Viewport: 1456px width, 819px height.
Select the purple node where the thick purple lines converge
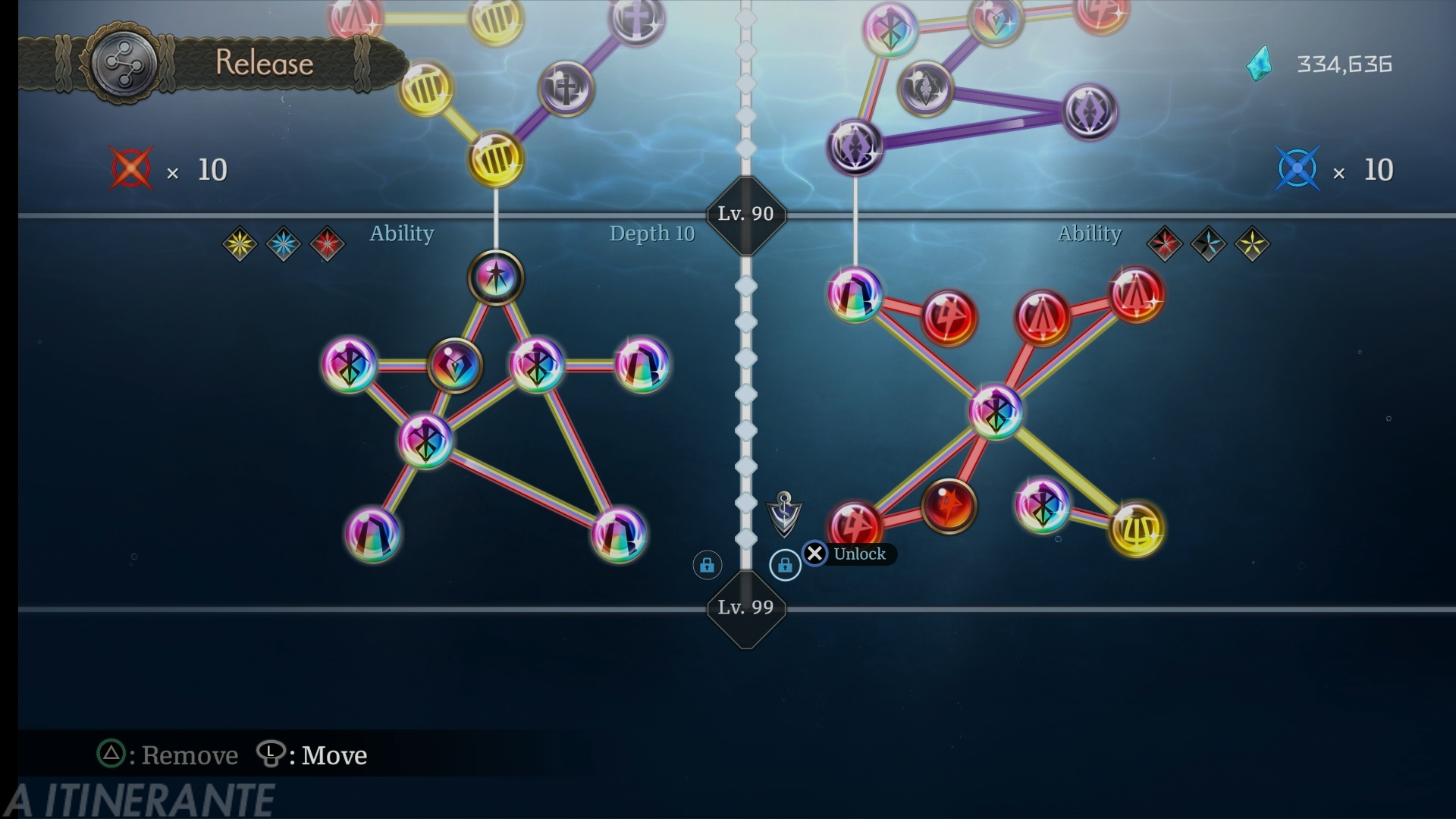pyautogui.click(x=1090, y=112)
